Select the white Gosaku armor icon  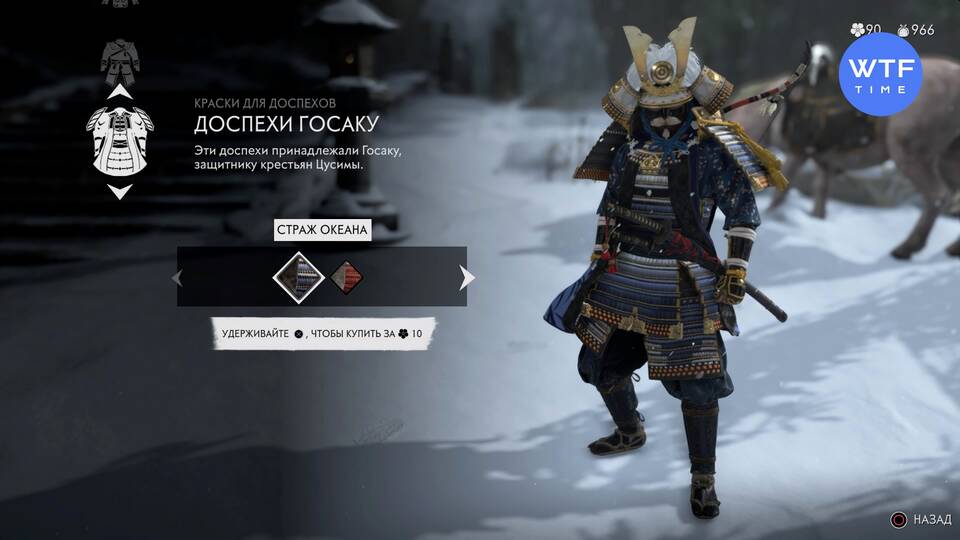119,141
